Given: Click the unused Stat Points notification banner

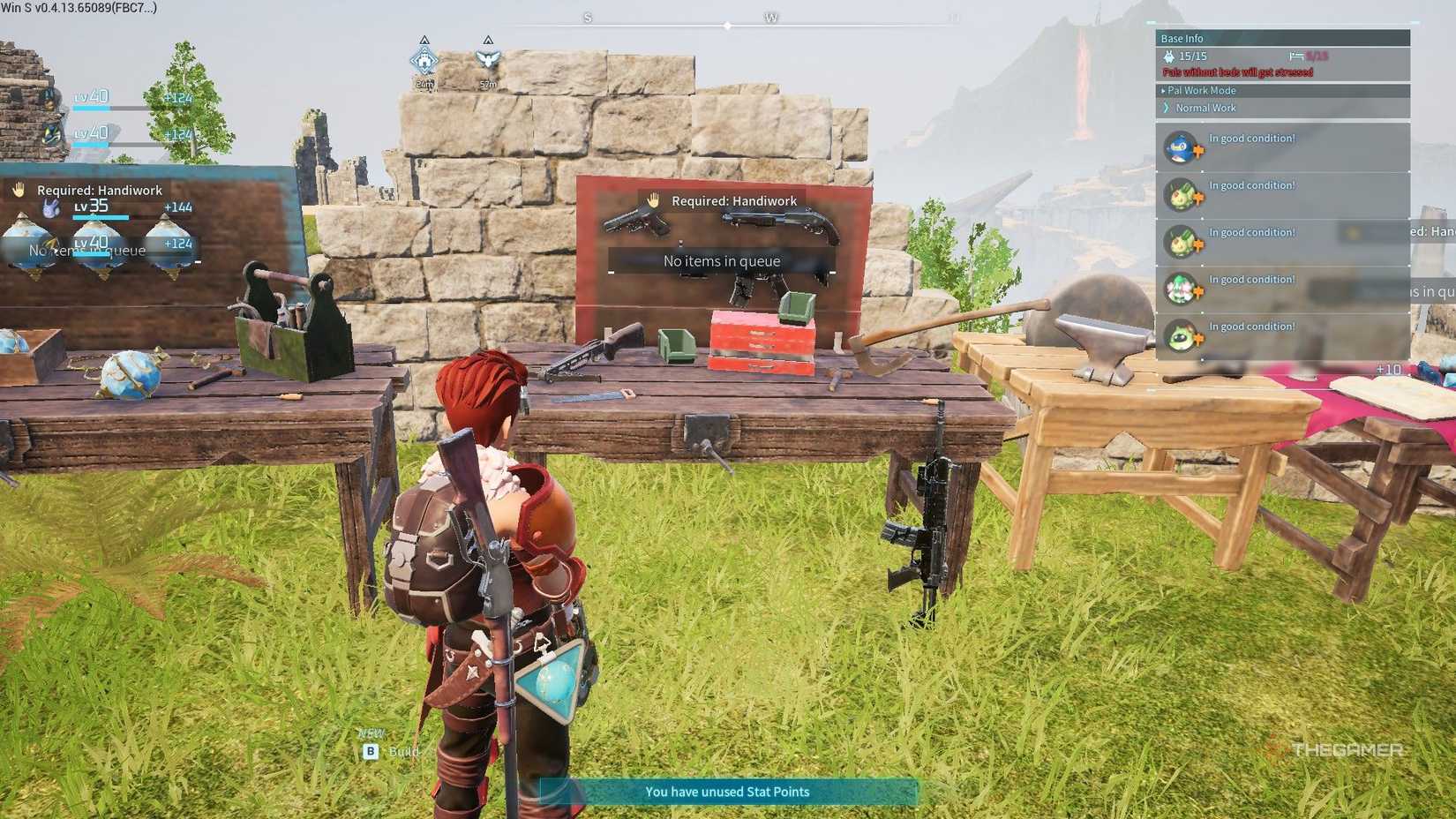Looking at the screenshot, I should point(726,792).
